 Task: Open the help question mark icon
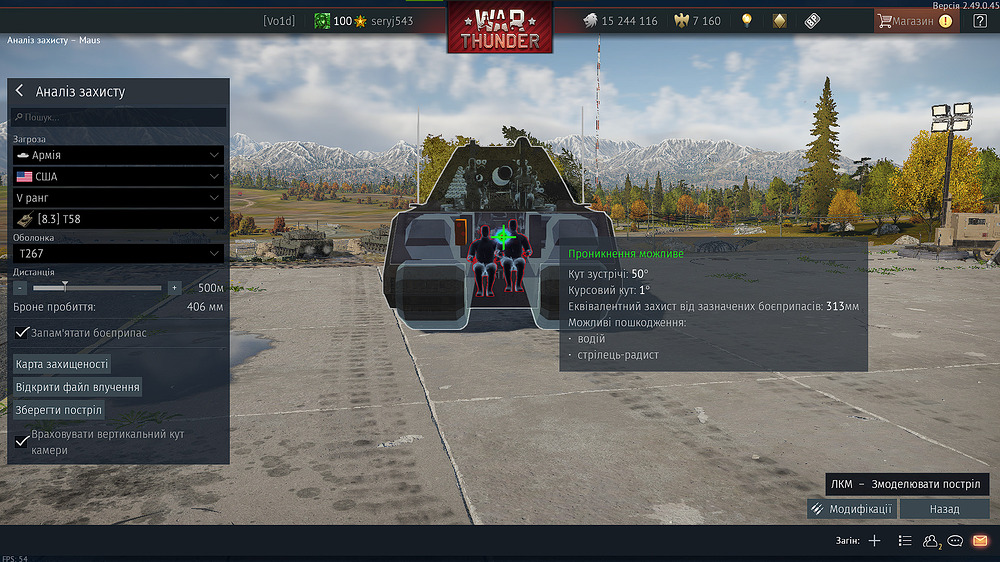point(979,20)
